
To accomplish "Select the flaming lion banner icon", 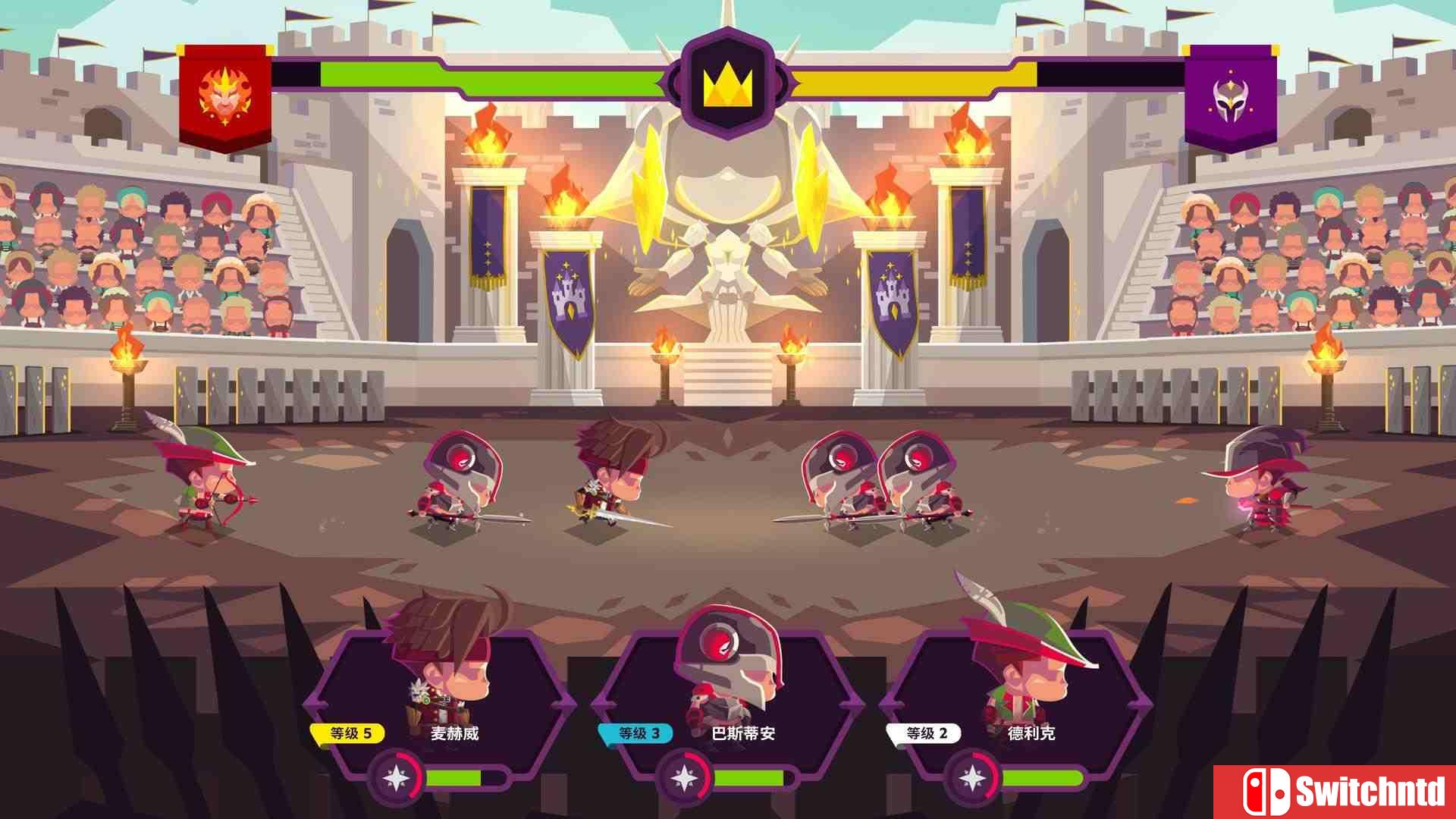I will tap(224, 95).
